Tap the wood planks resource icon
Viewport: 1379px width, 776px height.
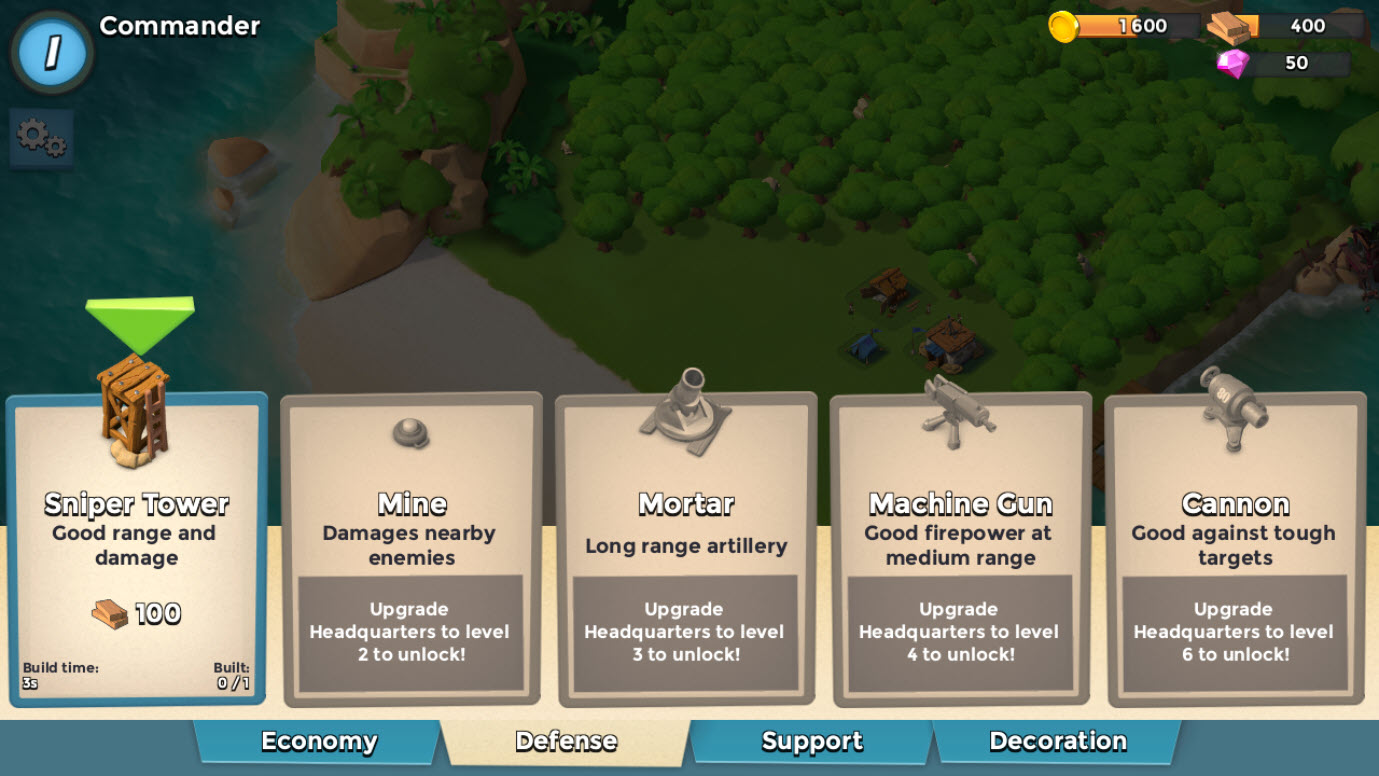pos(1228,27)
